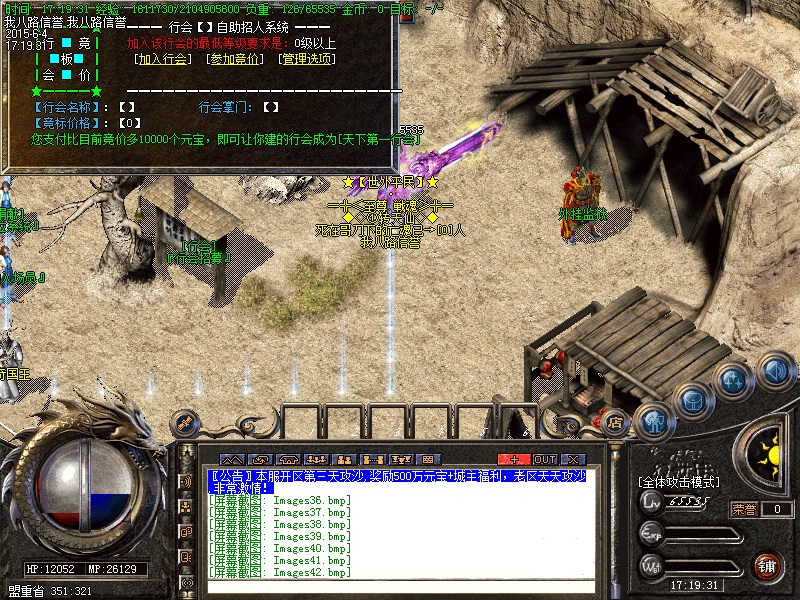Toggle the sound speaker button

[774, 372]
